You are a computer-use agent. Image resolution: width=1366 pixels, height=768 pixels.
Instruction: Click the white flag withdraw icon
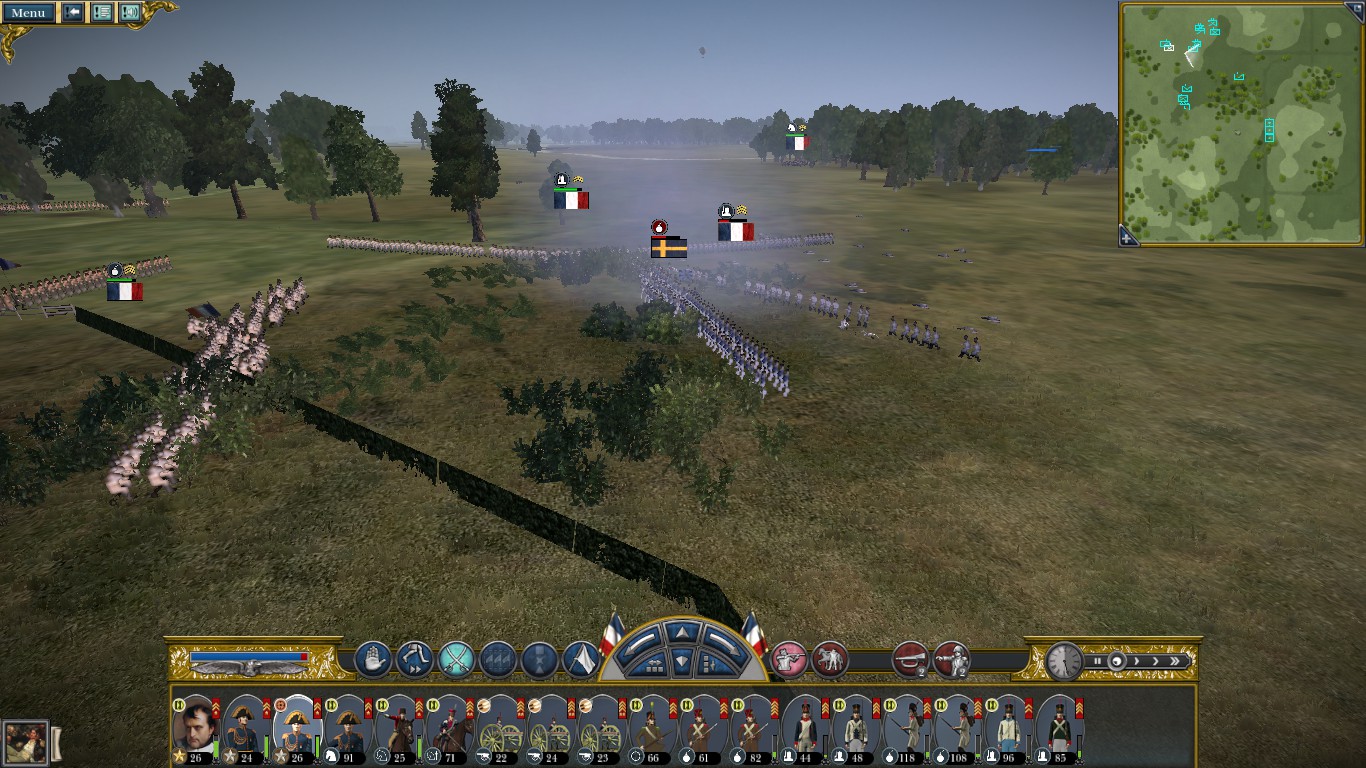pos(581,660)
